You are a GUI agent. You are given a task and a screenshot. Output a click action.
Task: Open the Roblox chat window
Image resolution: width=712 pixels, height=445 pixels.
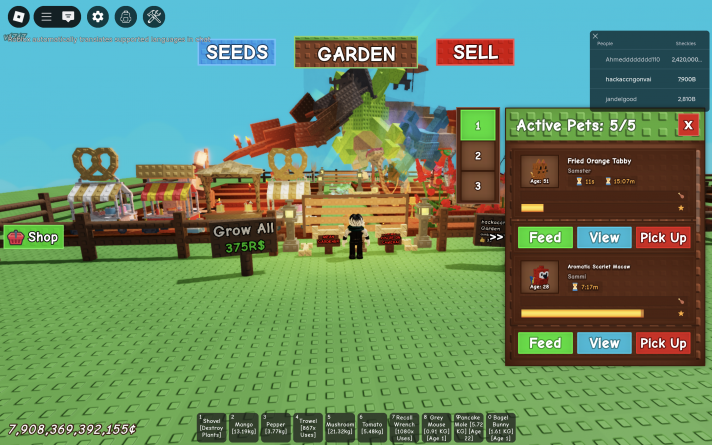(x=68, y=16)
